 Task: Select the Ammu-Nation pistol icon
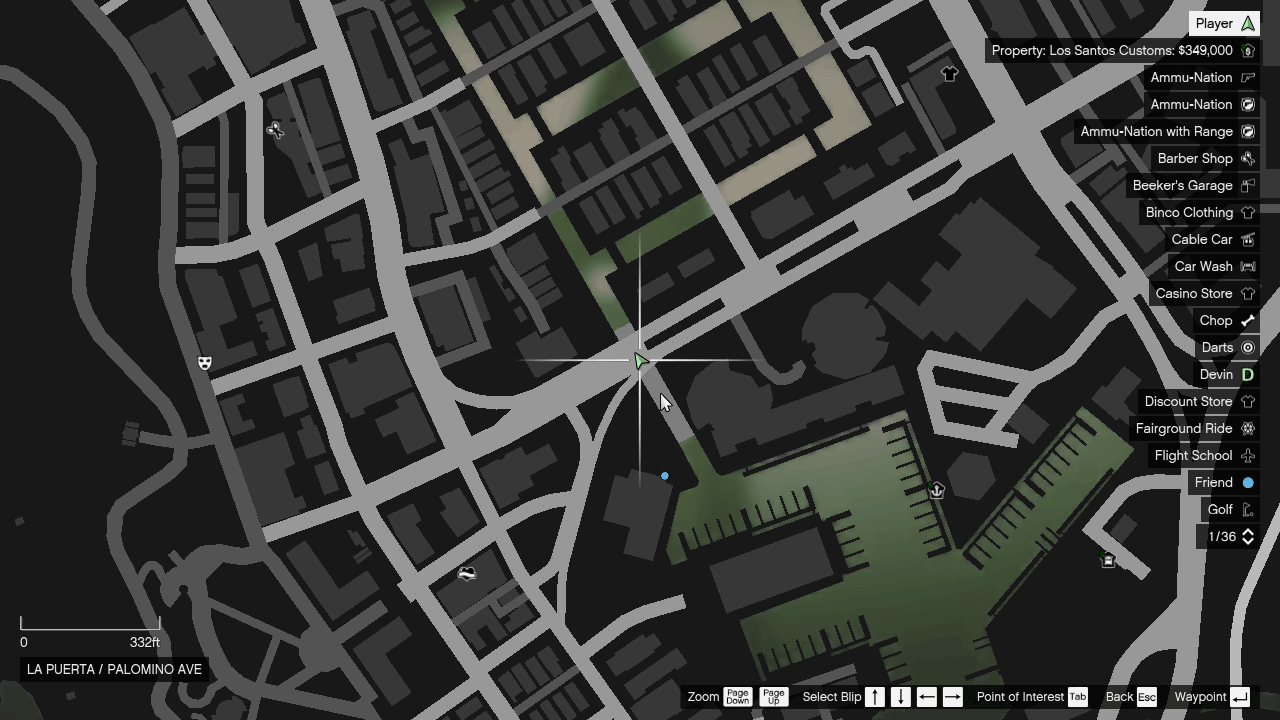[1248, 77]
